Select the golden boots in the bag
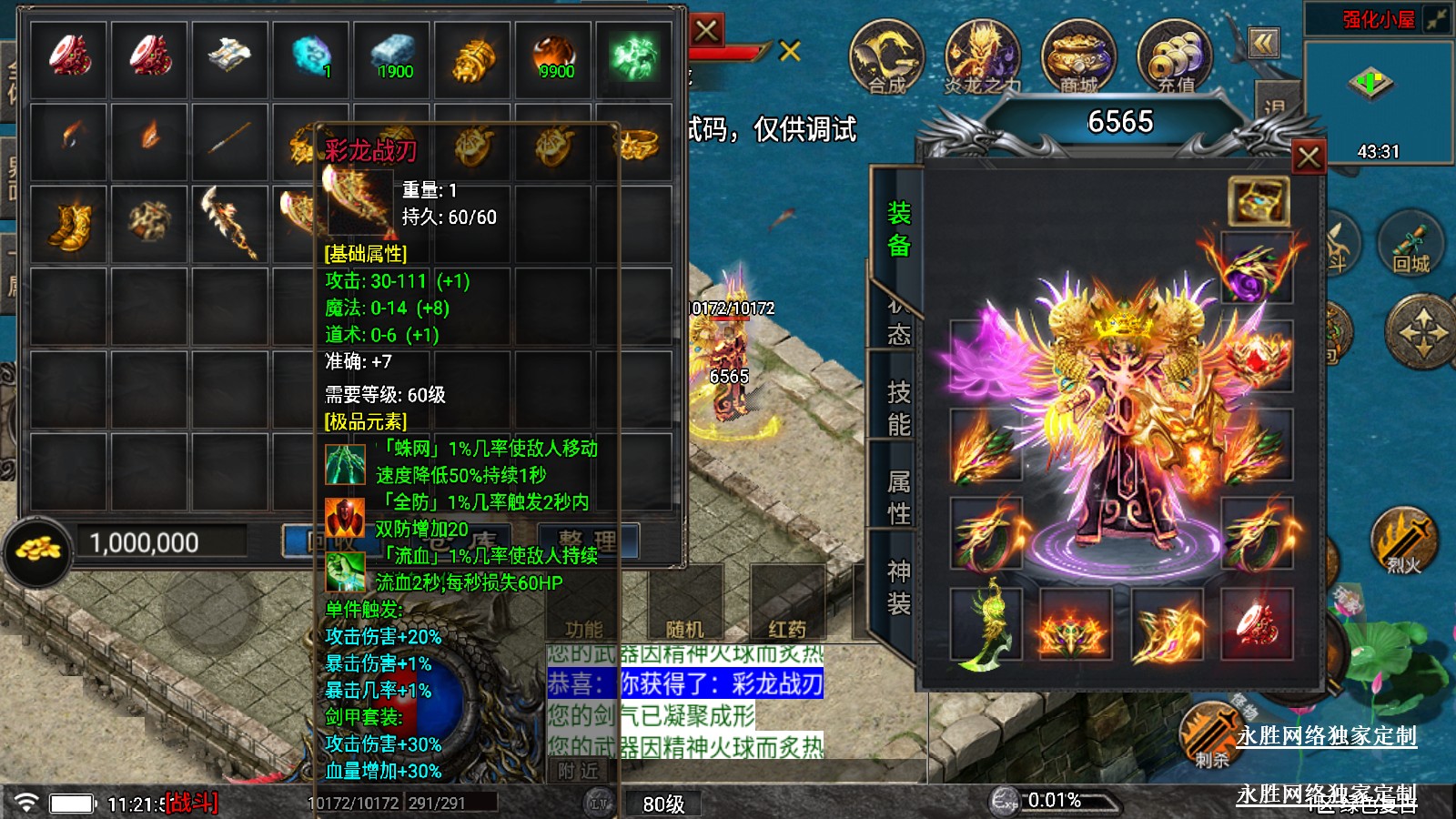Viewport: 1456px width, 819px height. 69,224
